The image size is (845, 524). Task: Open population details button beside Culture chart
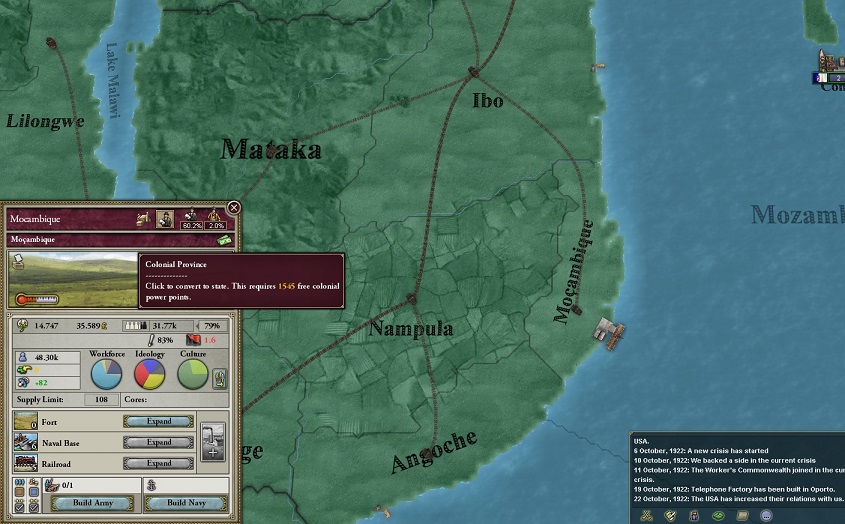[x=220, y=378]
